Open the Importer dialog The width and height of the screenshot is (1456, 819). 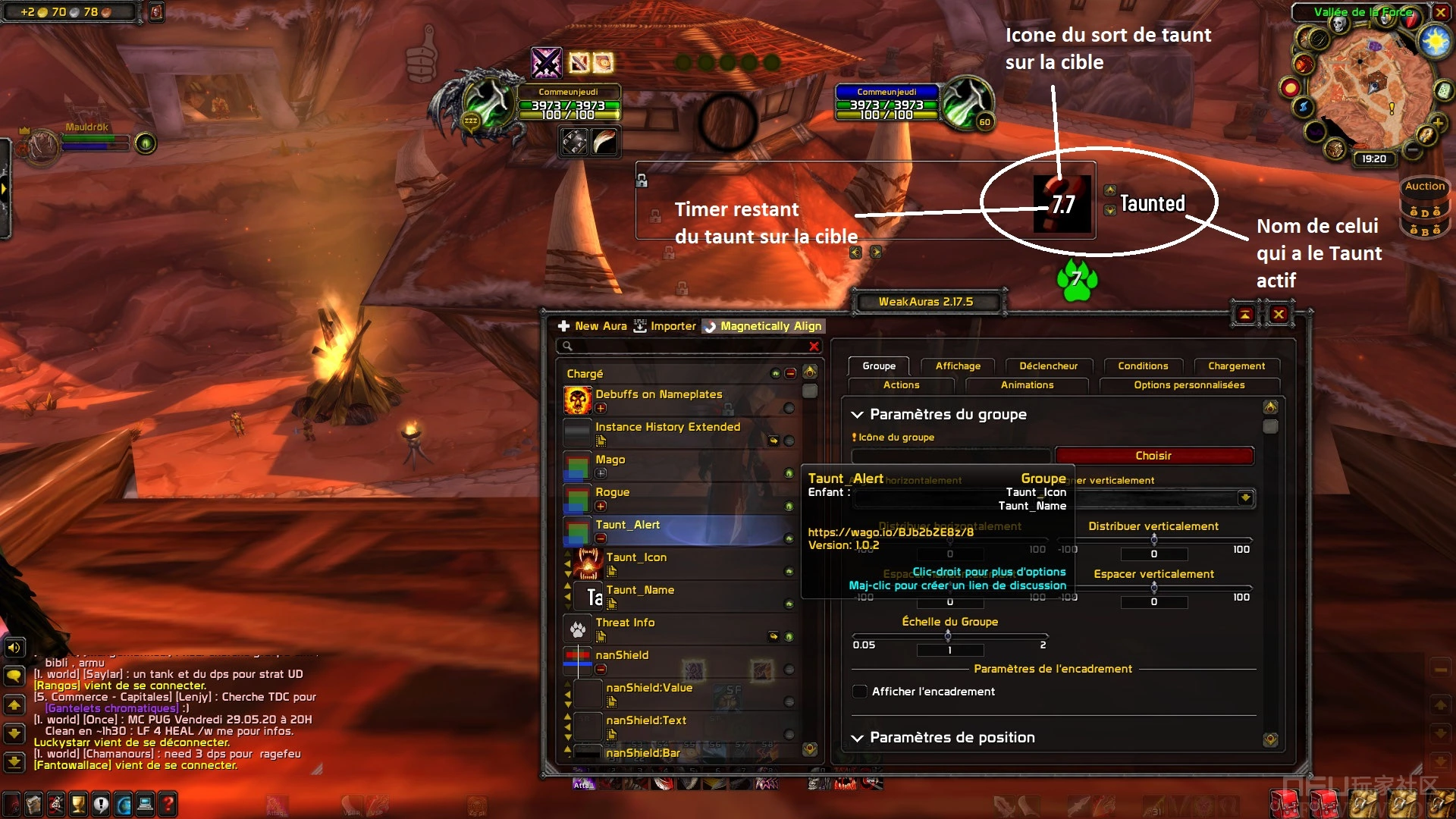pos(665,326)
